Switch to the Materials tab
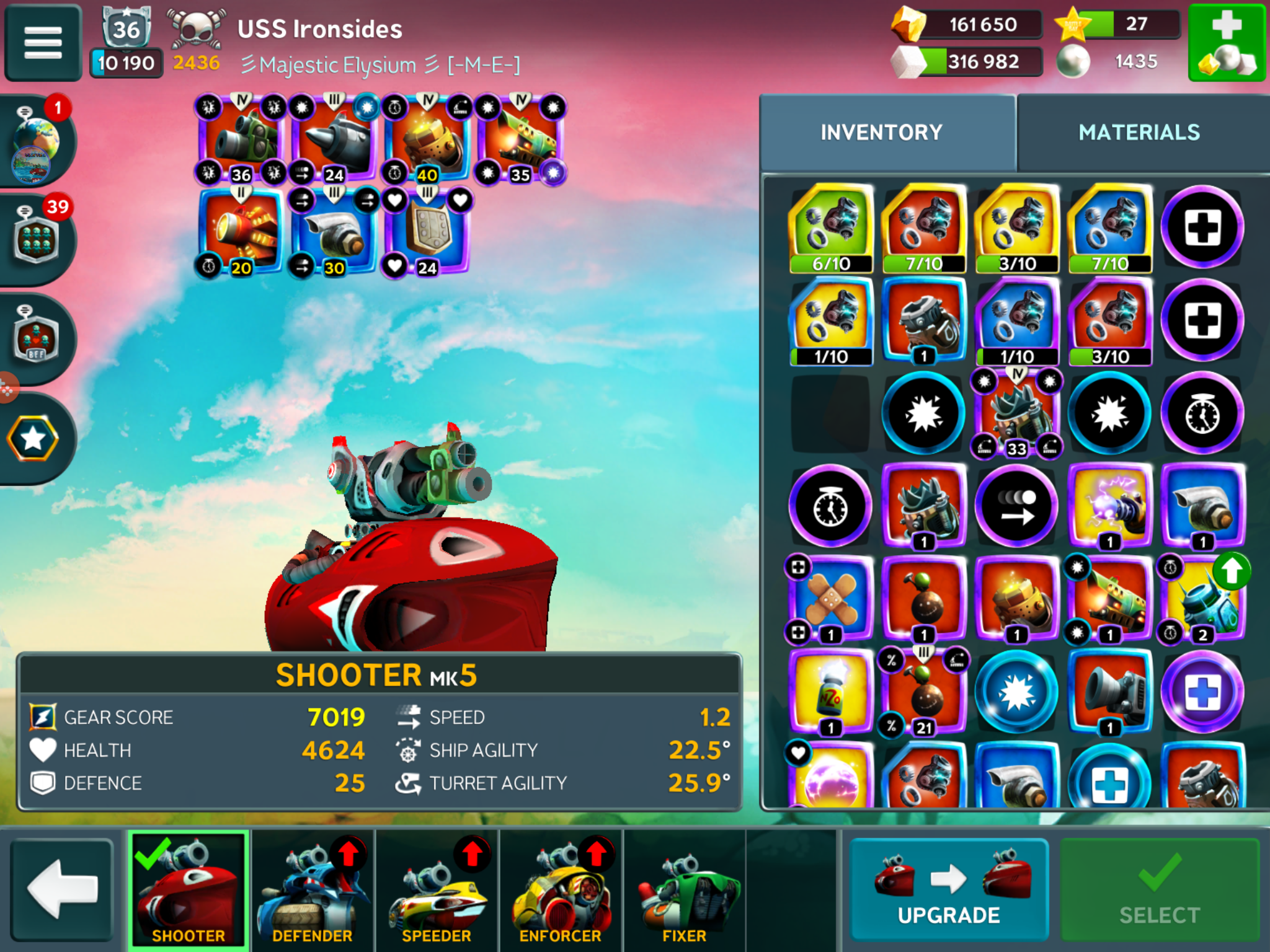Viewport: 1270px width, 952px height. [1139, 132]
